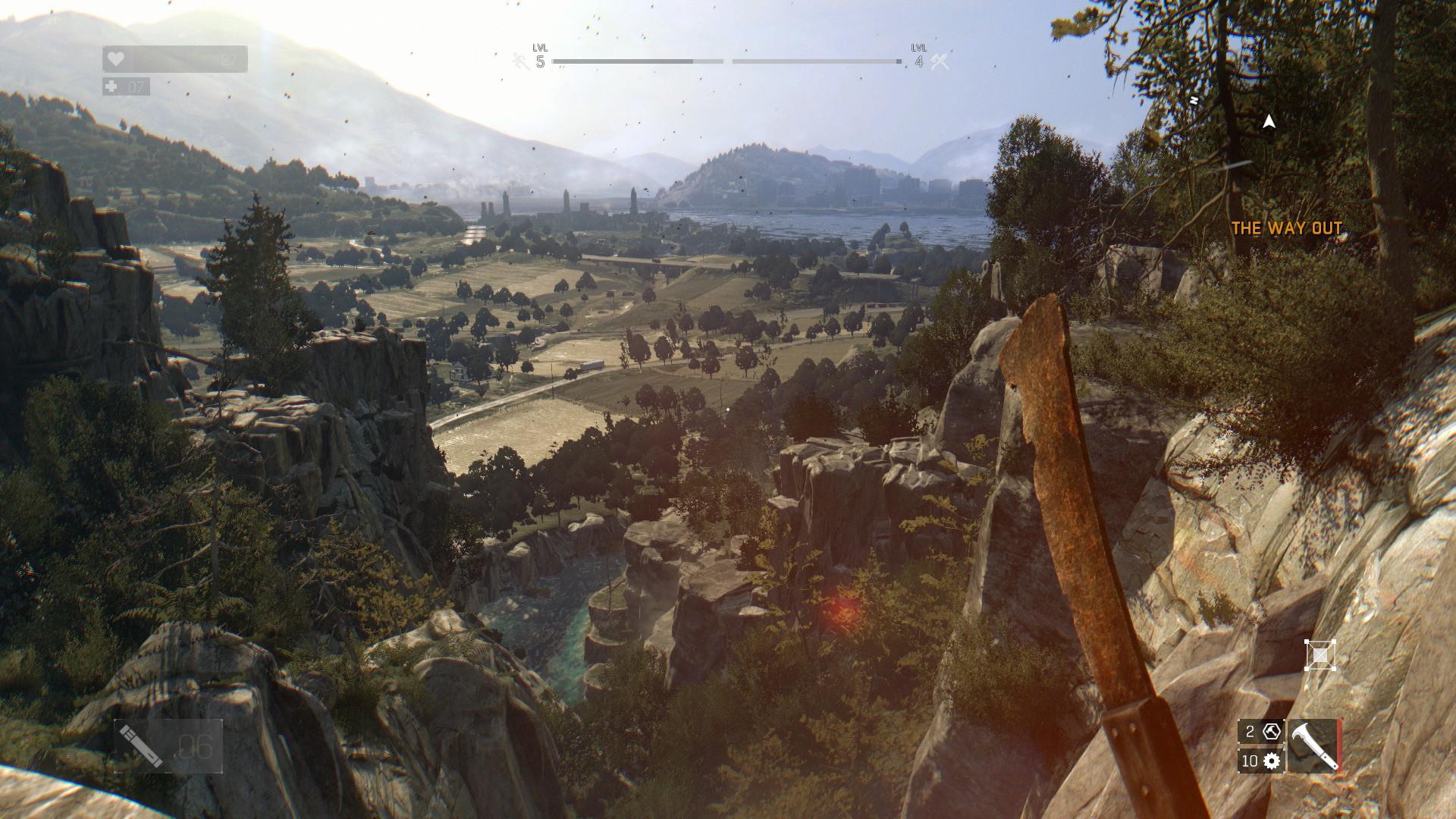Screen dimensions: 1456x819
Task: Click the compass arrow objective marker
Action: (x=1269, y=121)
